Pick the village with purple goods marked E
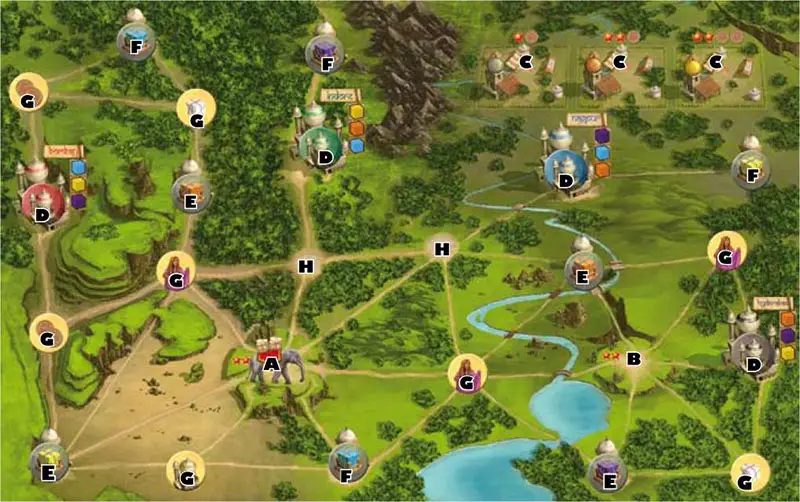 (608, 468)
